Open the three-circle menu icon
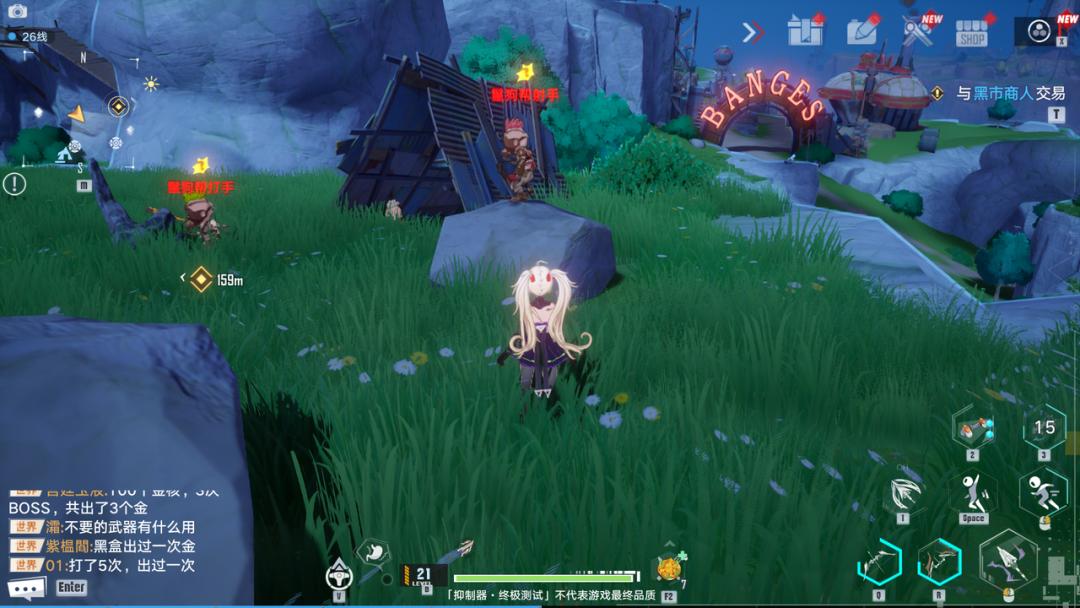 coord(1039,31)
